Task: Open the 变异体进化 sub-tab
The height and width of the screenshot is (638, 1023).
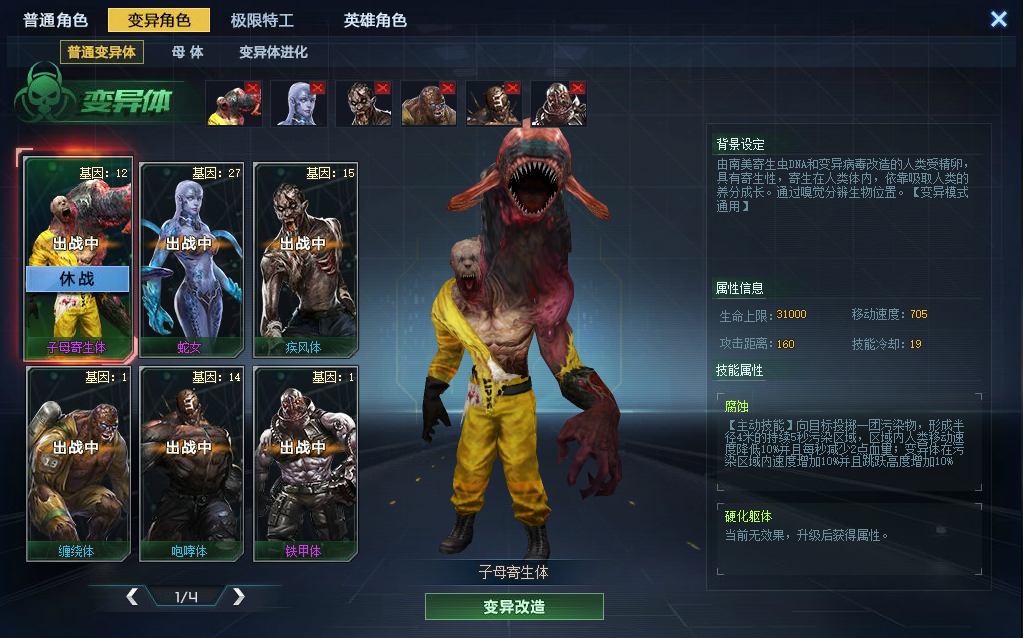Action: [273, 52]
